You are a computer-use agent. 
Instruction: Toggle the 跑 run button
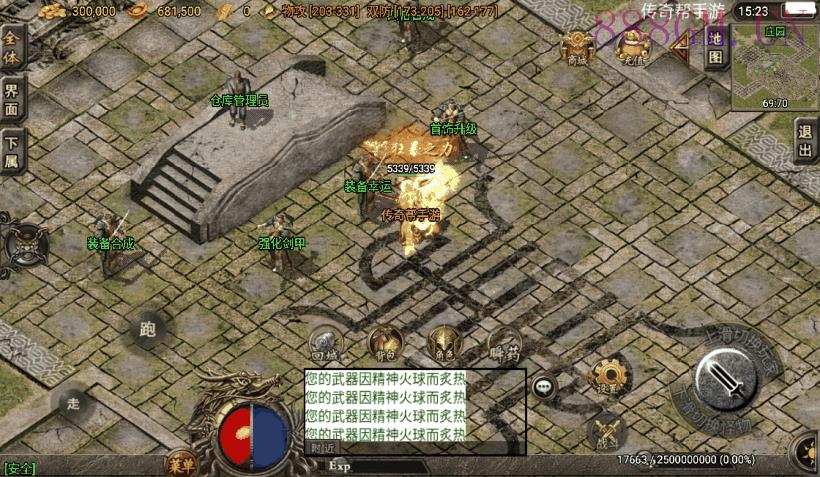149,330
